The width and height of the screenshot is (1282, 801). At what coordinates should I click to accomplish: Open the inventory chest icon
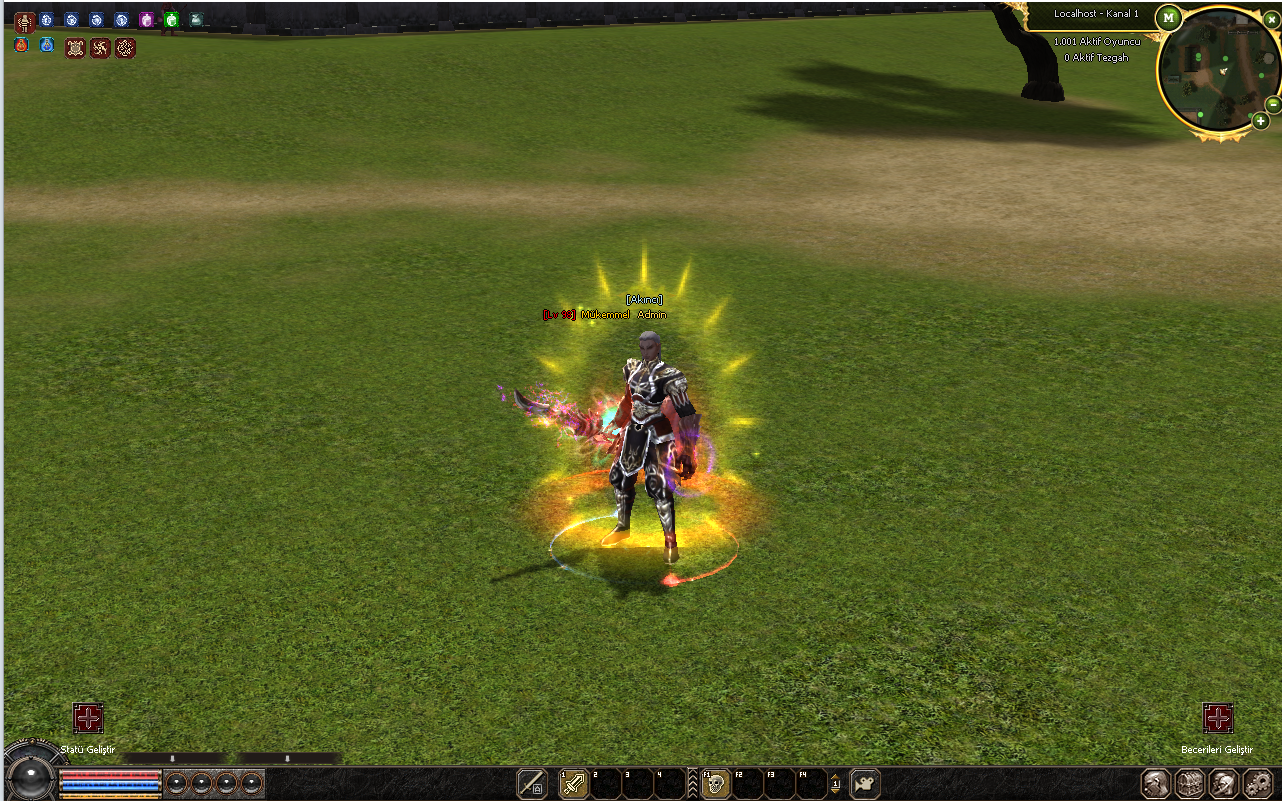click(1189, 783)
